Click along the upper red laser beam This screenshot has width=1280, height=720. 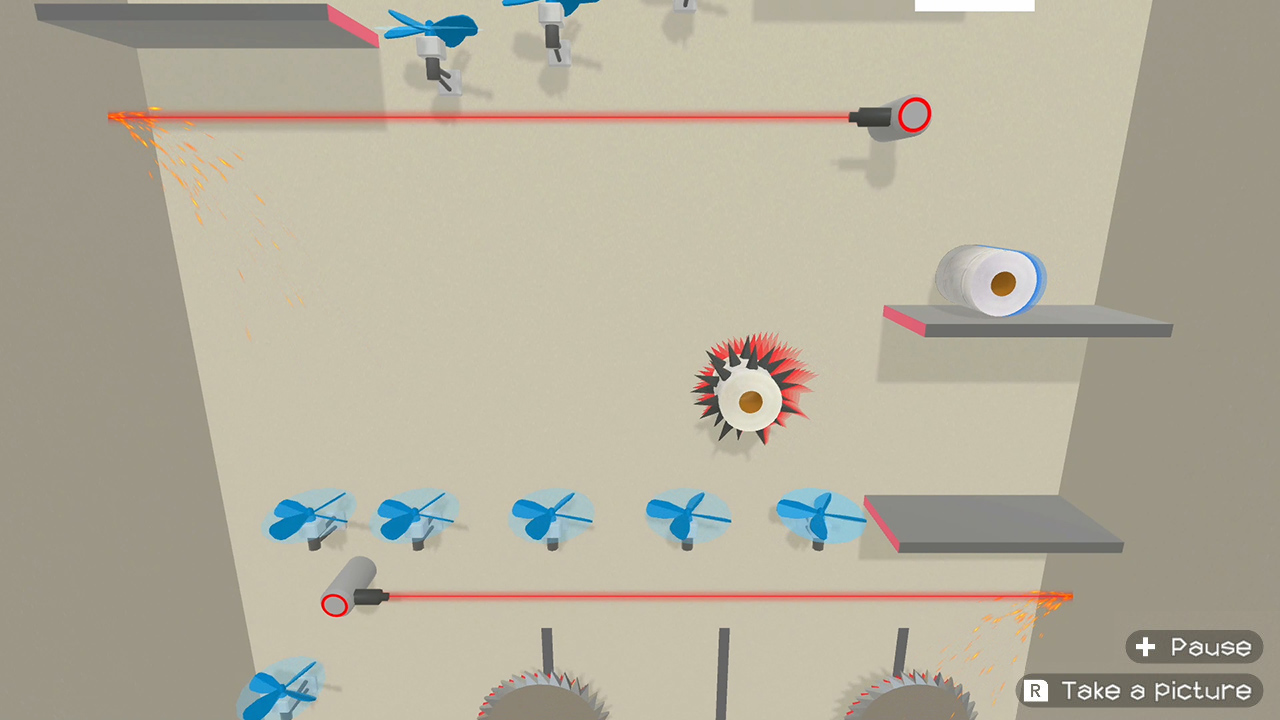tap(500, 116)
